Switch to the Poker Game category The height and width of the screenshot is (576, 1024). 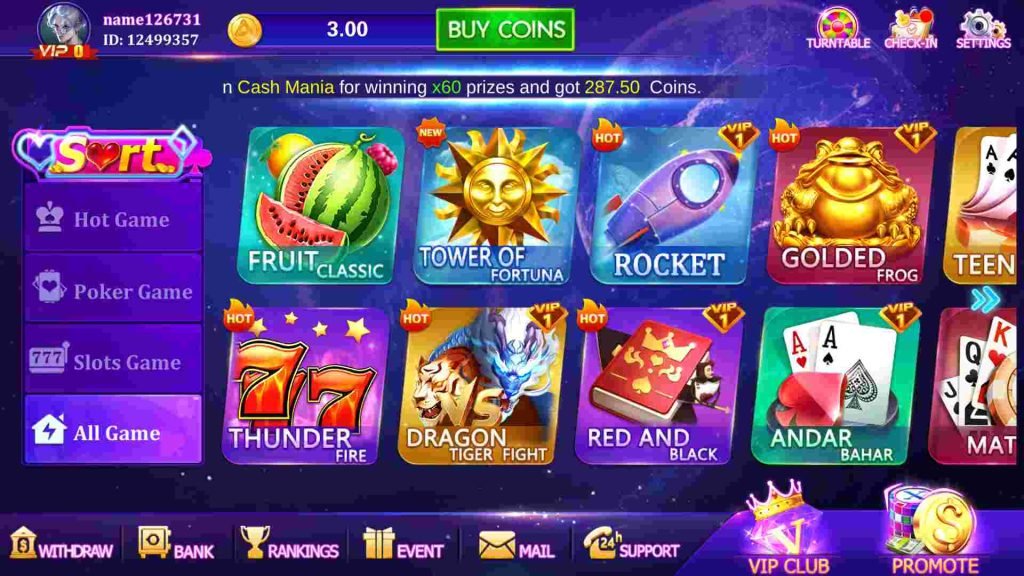tap(113, 291)
